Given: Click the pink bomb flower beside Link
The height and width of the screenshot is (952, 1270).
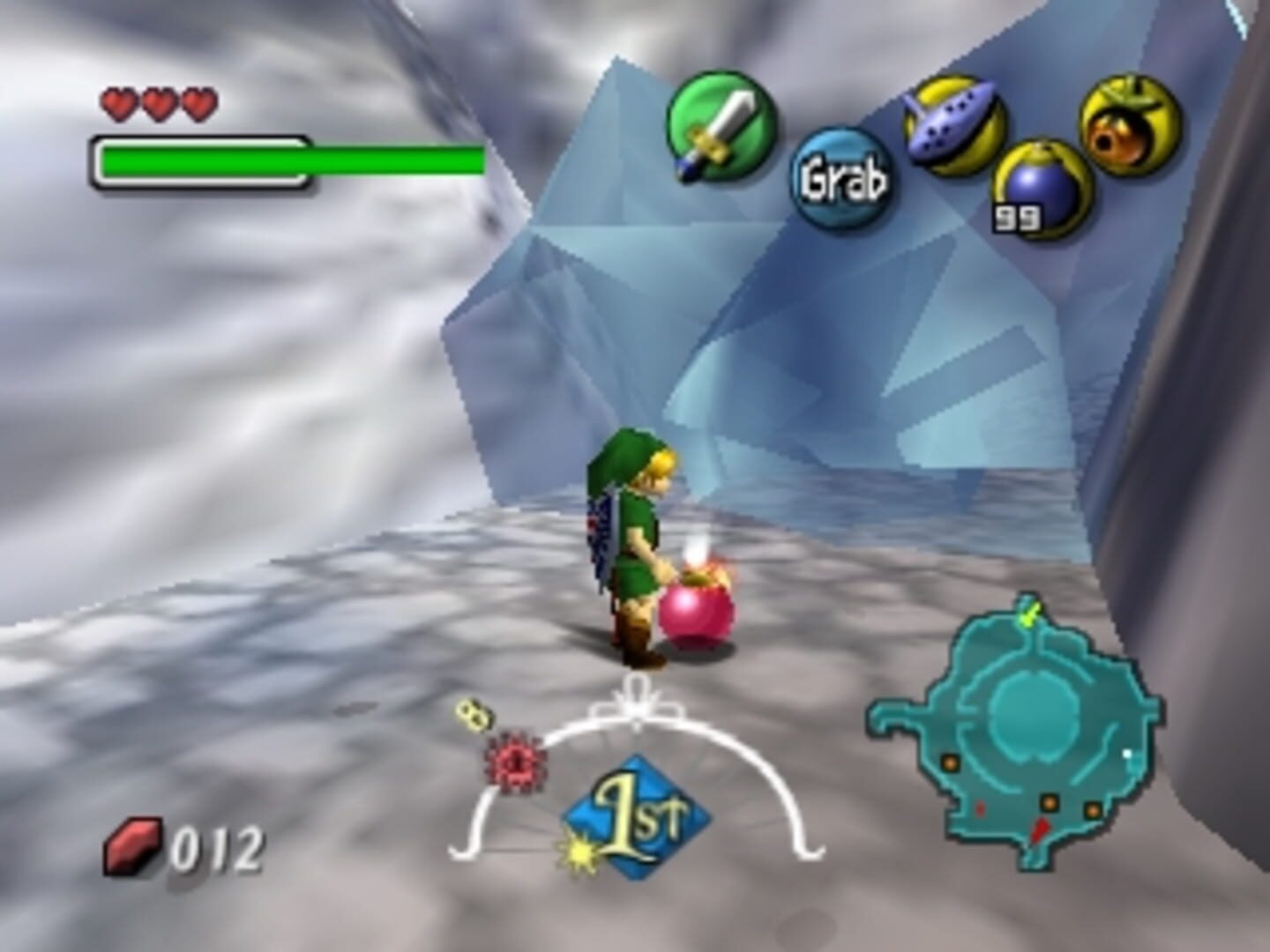Looking at the screenshot, I should 699,614.
